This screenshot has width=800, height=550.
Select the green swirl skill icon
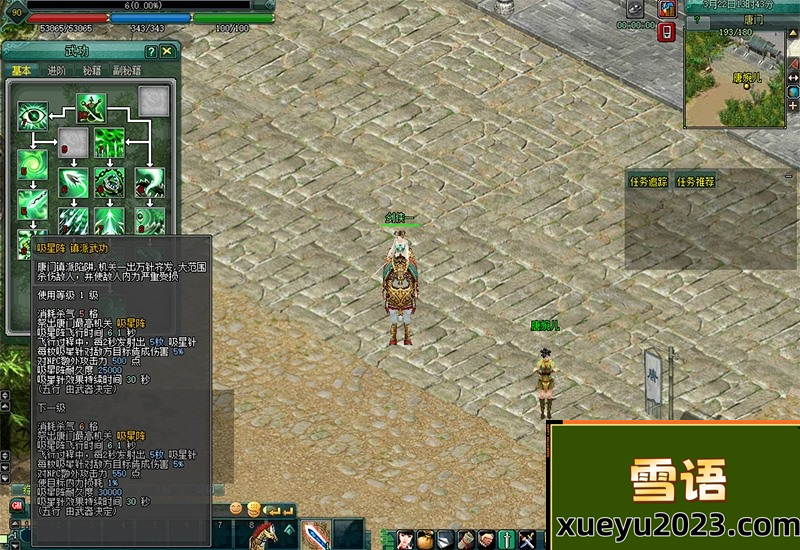click(x=32, y=163)
